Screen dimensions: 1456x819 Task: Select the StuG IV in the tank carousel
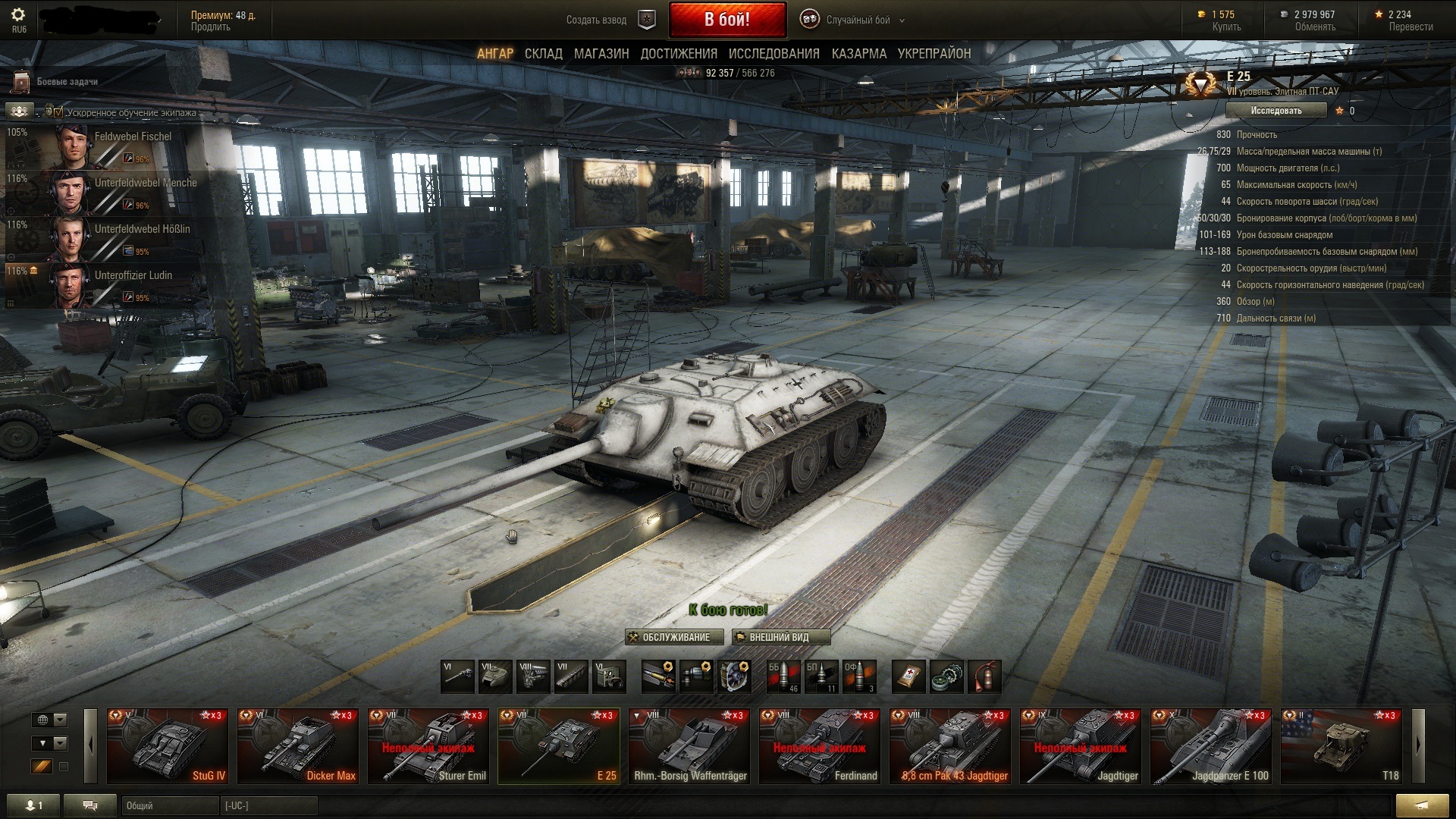pyautogui.click(x=168, y=745)
